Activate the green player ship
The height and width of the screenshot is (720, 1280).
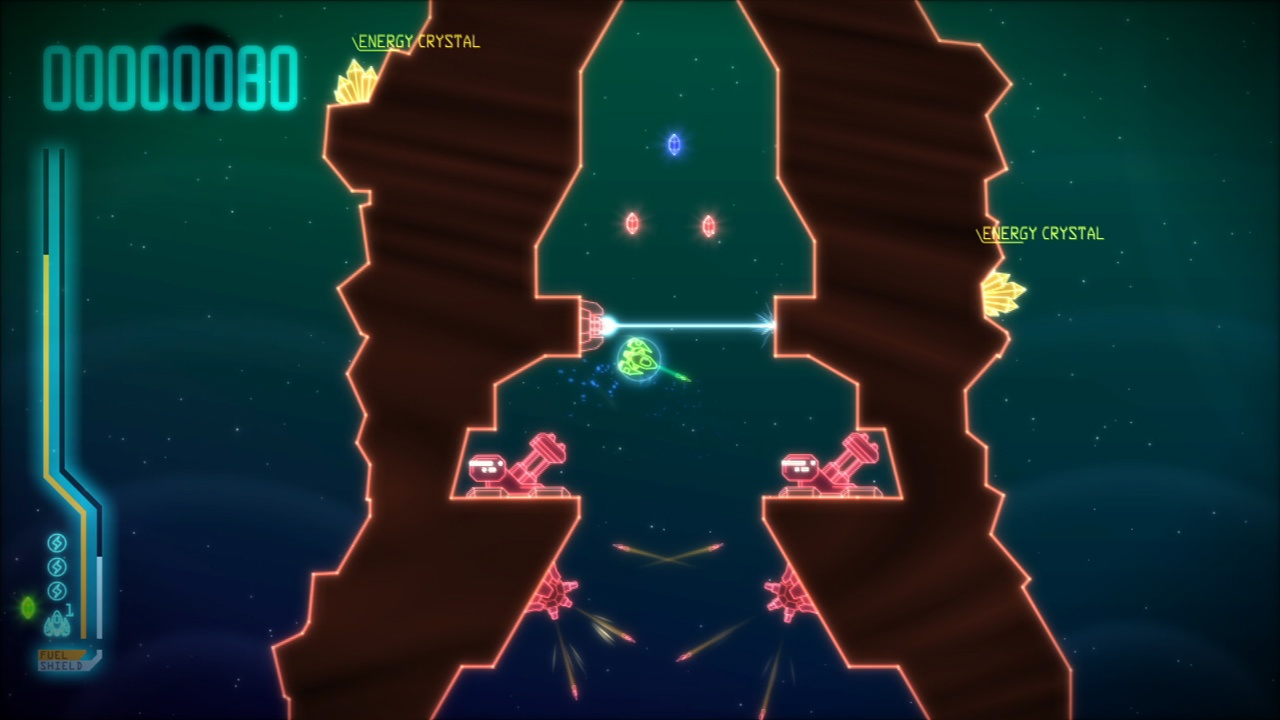tap(637, 358)
